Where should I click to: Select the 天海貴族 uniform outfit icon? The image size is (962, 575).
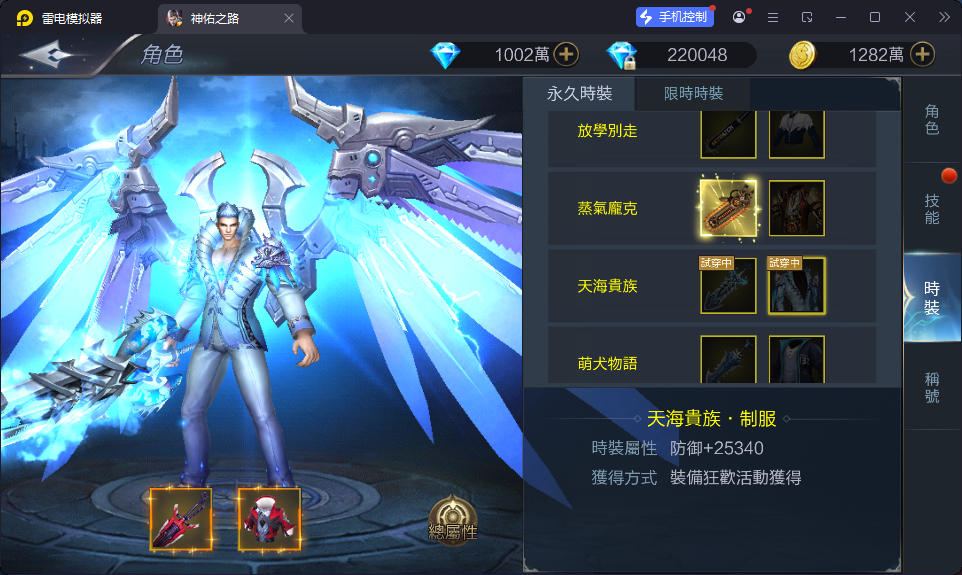(x=796, y=286)
